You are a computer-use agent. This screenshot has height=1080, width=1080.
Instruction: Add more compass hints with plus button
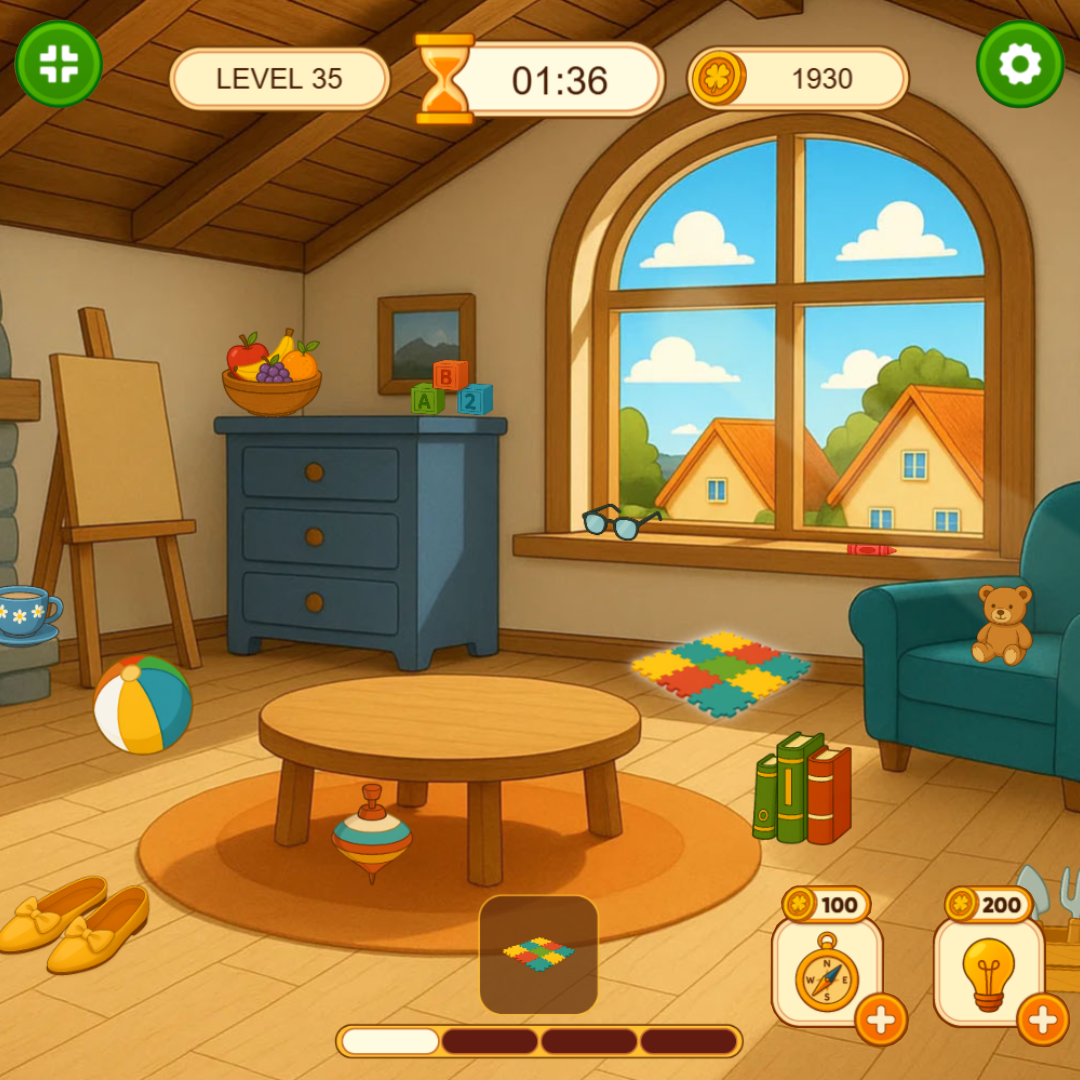pyautogui.click(x=881, y=1020)
